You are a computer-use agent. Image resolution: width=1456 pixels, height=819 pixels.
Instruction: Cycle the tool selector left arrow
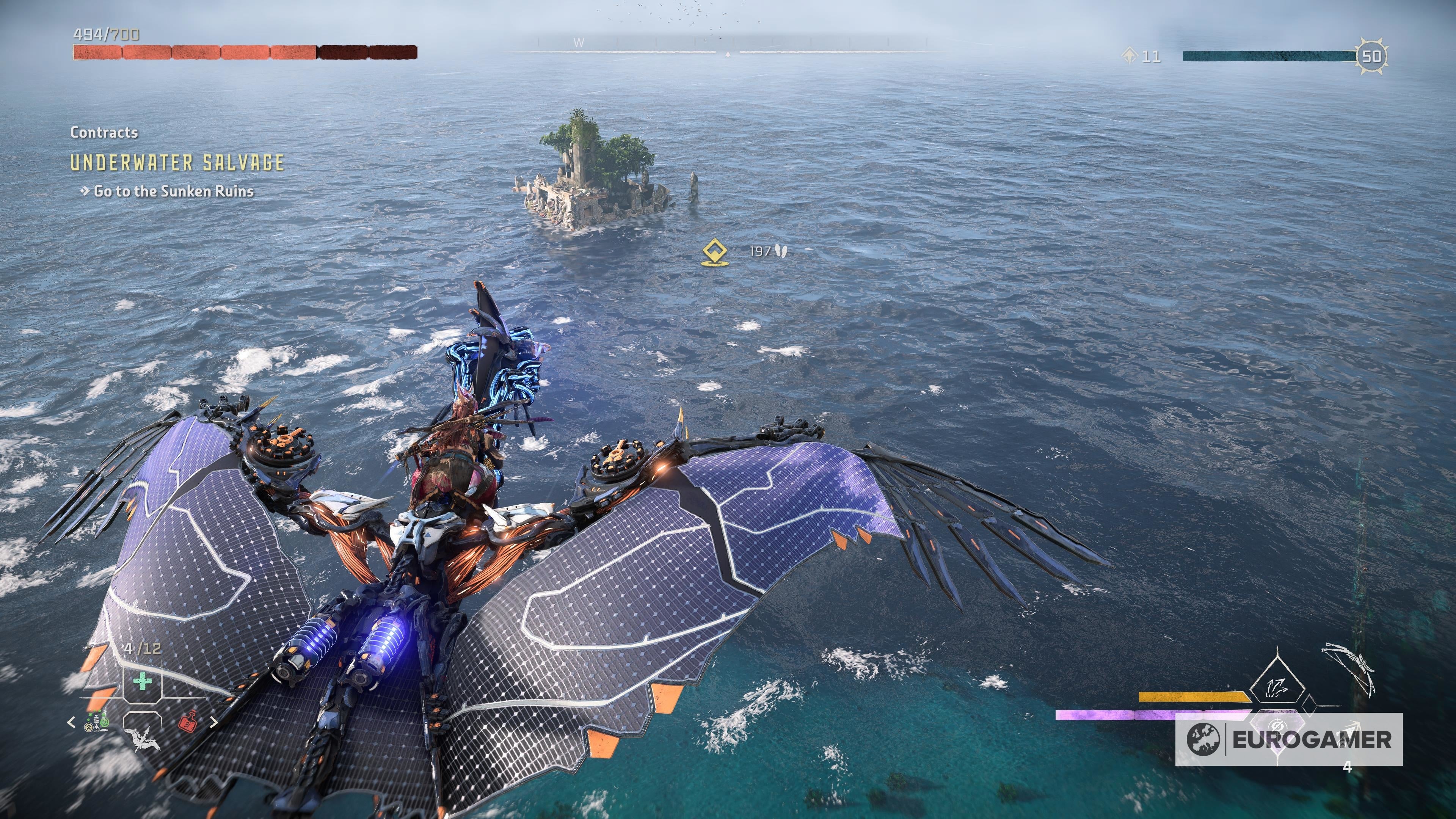71,722
